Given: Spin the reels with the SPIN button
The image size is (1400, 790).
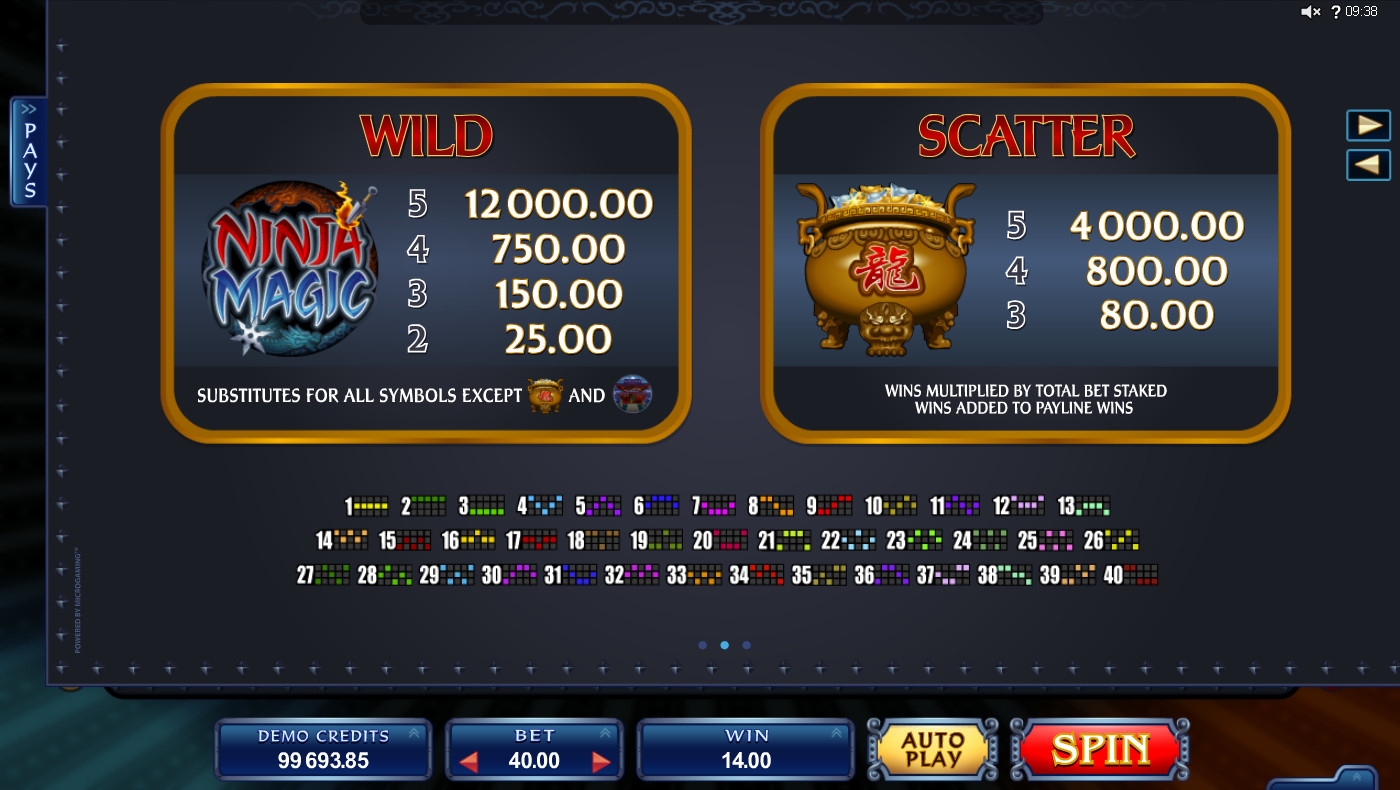Looking at the screenshot, I should point(1100,749).
